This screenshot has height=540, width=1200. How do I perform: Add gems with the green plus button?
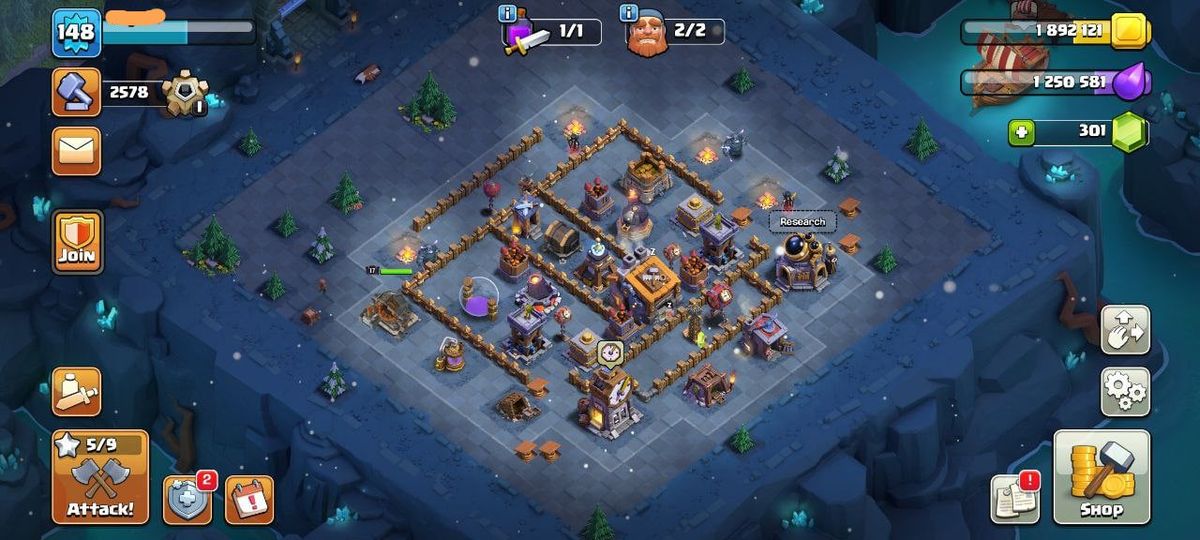(x=1021, y=132)
